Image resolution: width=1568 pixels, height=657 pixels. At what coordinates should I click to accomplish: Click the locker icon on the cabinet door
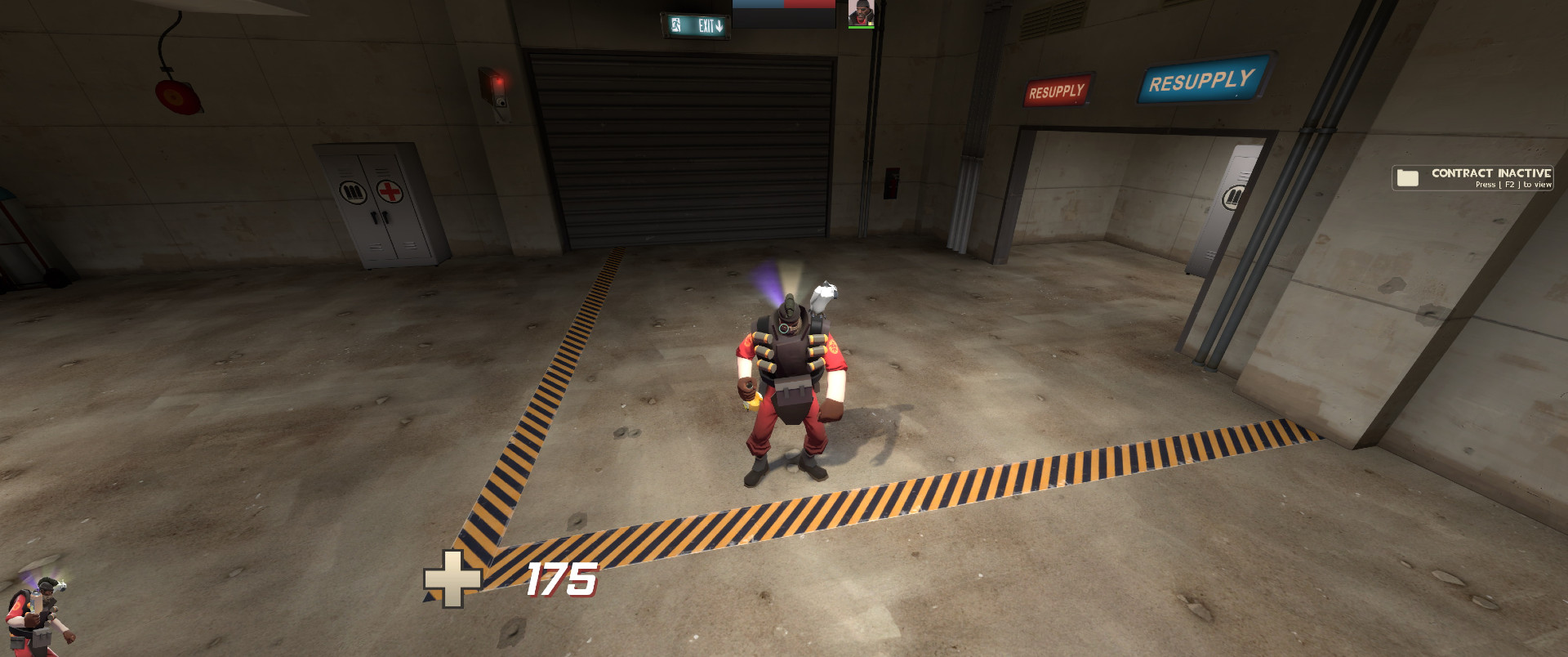tap(354, 191)
